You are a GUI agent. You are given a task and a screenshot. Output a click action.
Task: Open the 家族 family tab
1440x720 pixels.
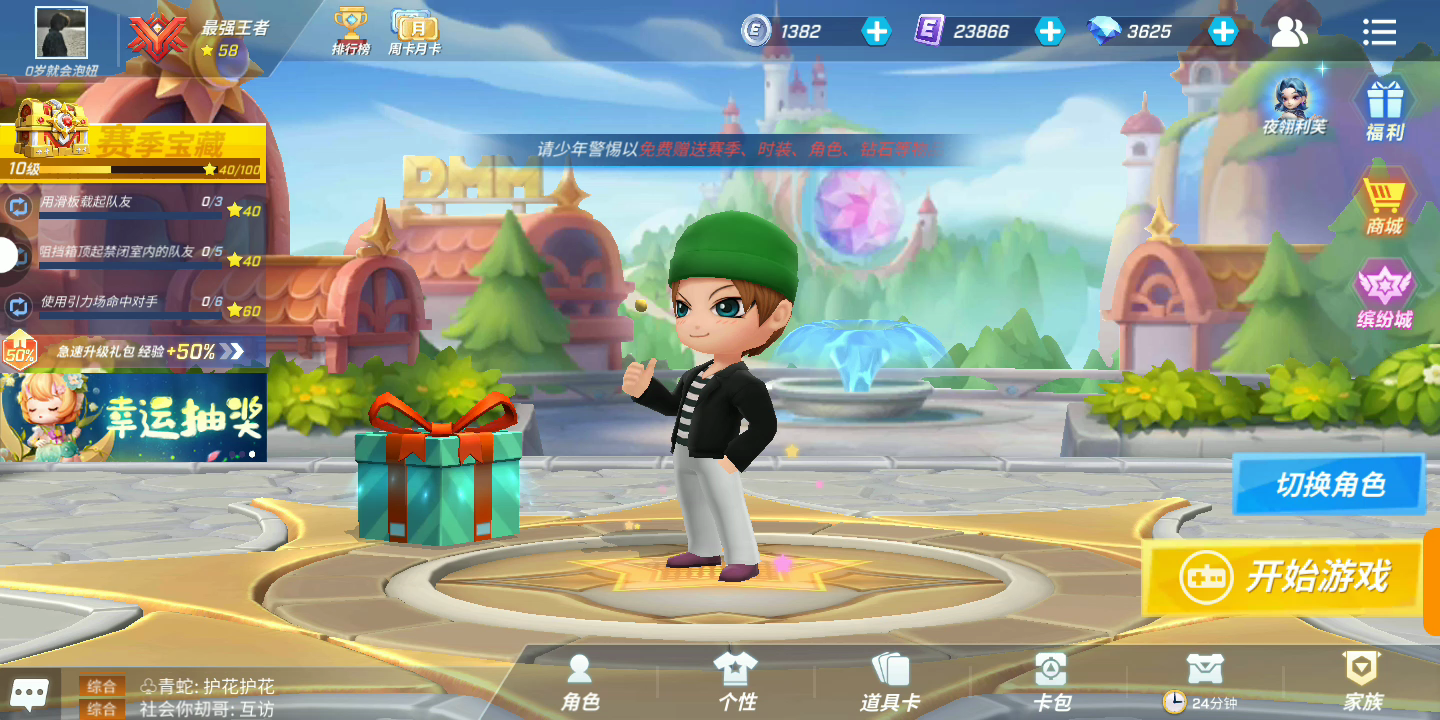(1362, 683)
